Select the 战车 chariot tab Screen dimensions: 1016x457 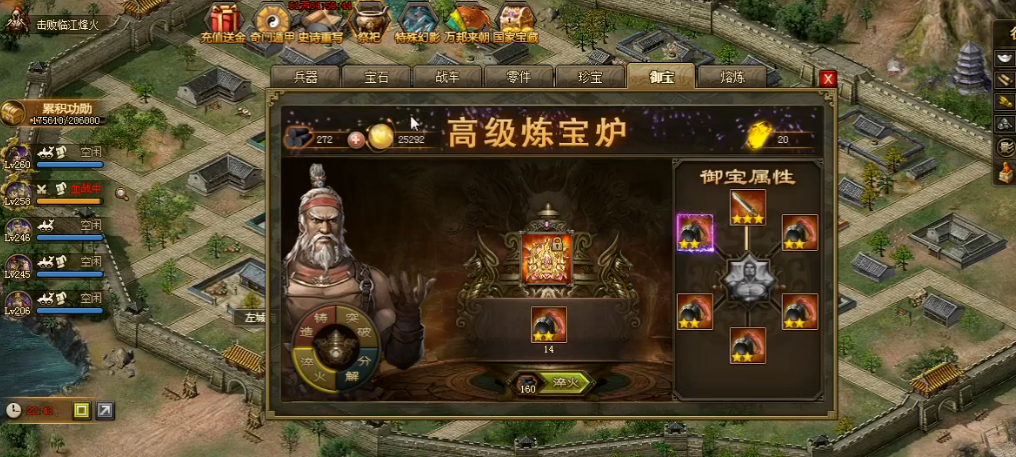[448, 77]
